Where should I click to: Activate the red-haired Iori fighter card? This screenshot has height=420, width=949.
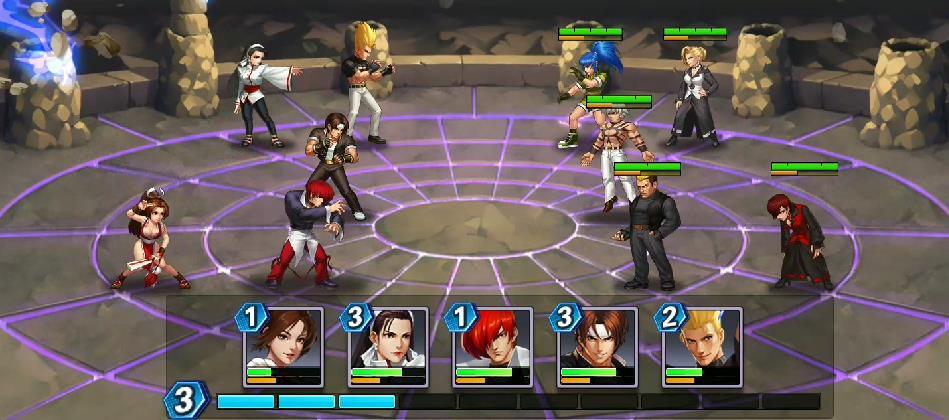click(493, 346)
